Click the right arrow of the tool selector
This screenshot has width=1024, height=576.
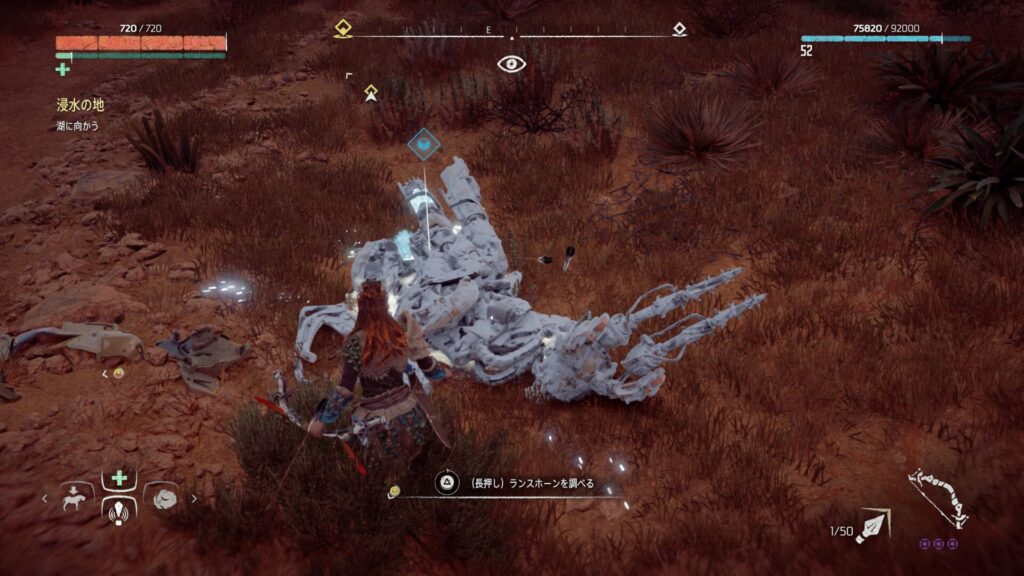pyautogui.click(x=194, y=497)
